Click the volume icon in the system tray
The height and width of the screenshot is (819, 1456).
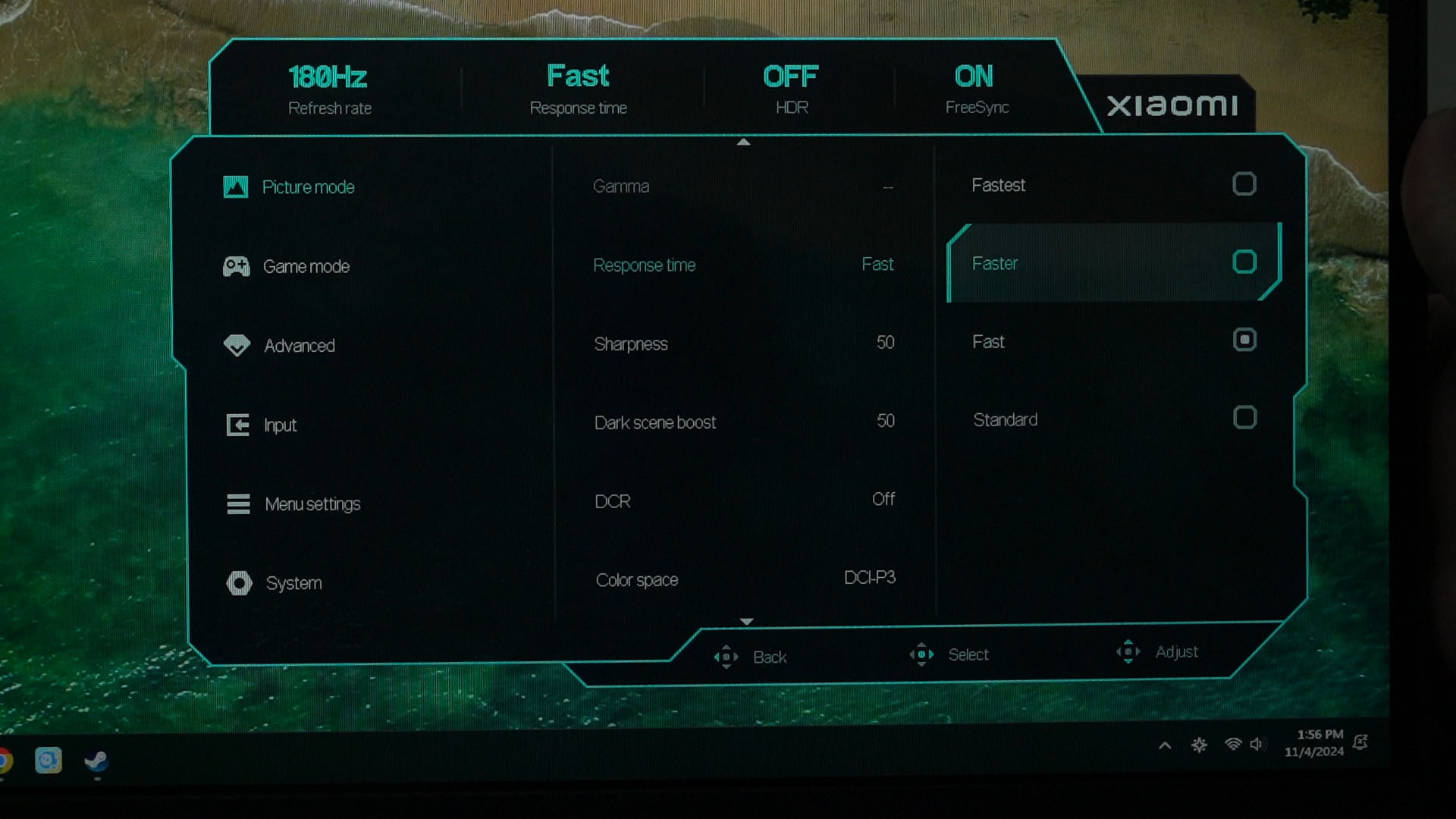click(1256, 745)
